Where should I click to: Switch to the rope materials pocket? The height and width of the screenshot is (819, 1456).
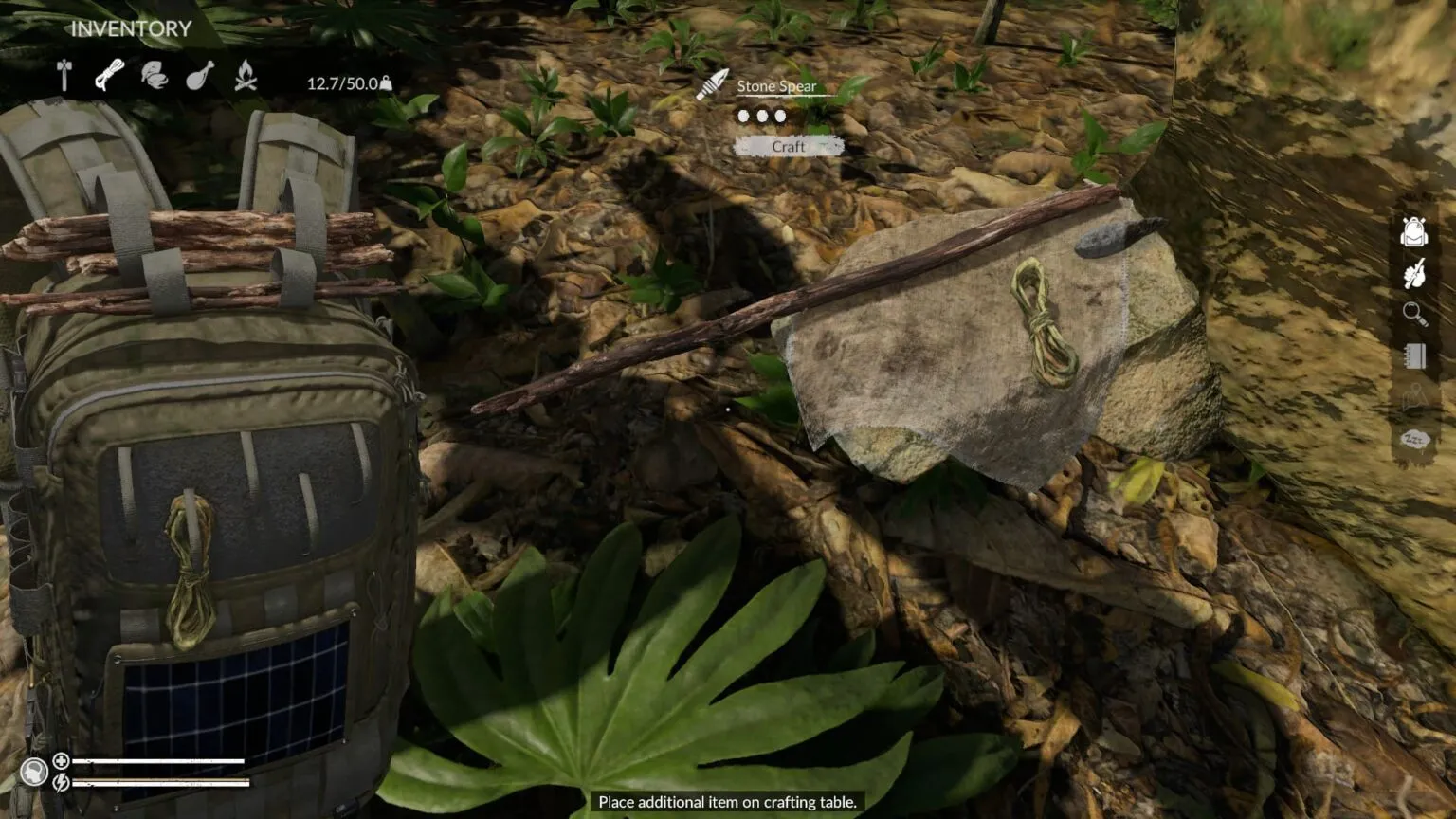click(x=109, y=75)
